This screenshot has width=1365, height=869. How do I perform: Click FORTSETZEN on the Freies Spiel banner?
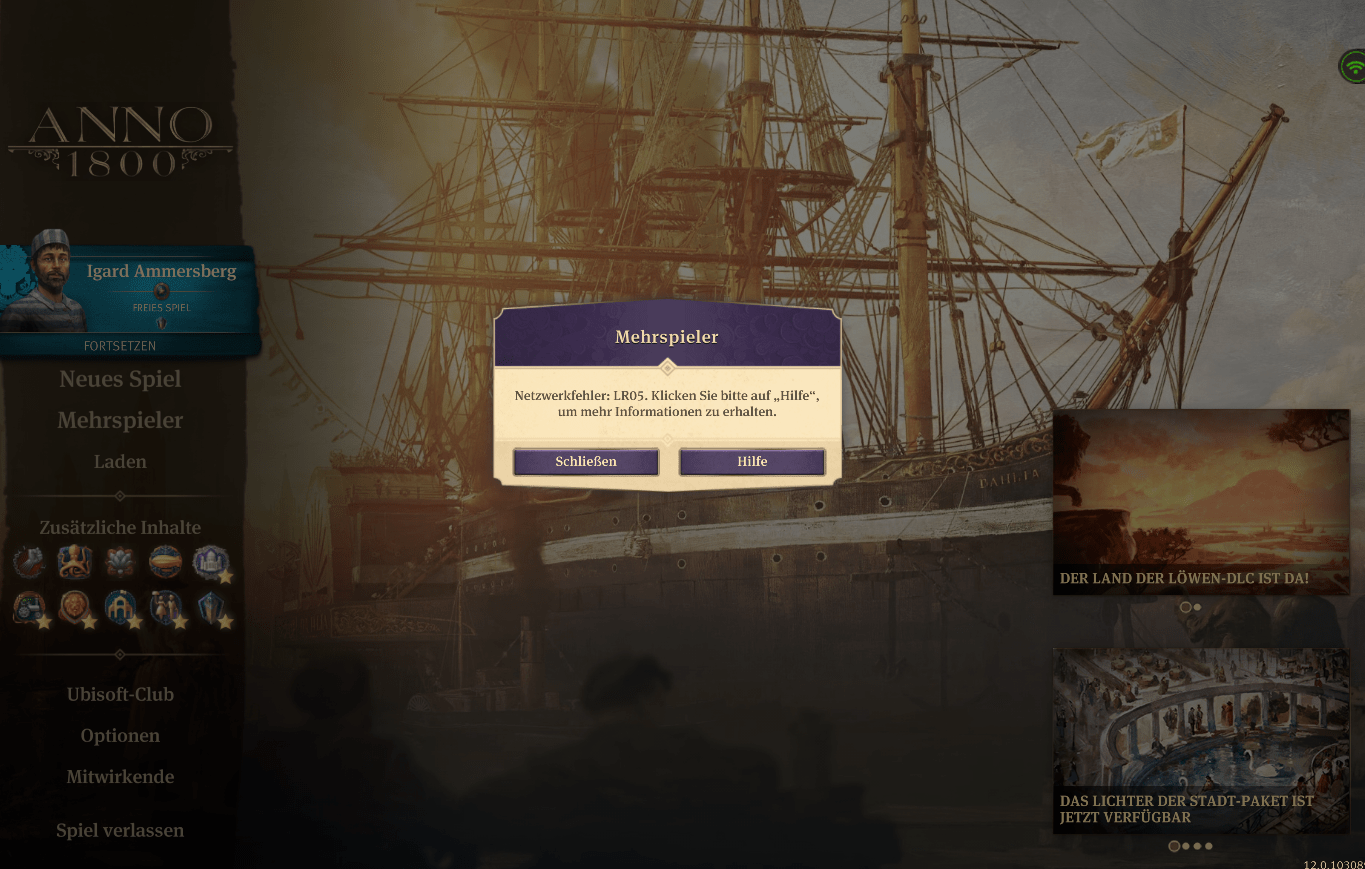pyautogui.click(x=120, y=345)
